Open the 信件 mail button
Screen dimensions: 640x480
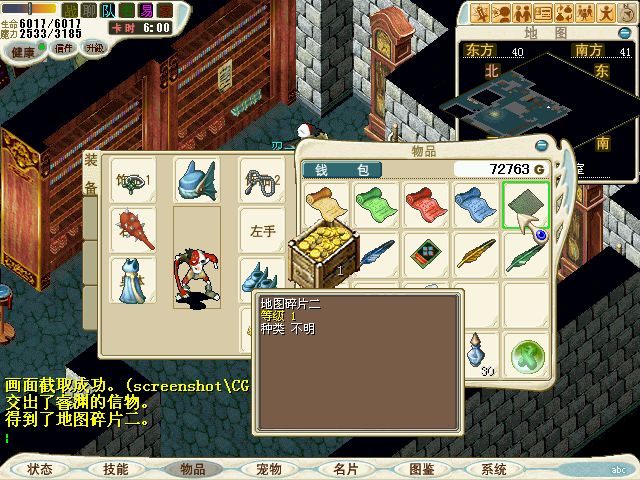64,47
